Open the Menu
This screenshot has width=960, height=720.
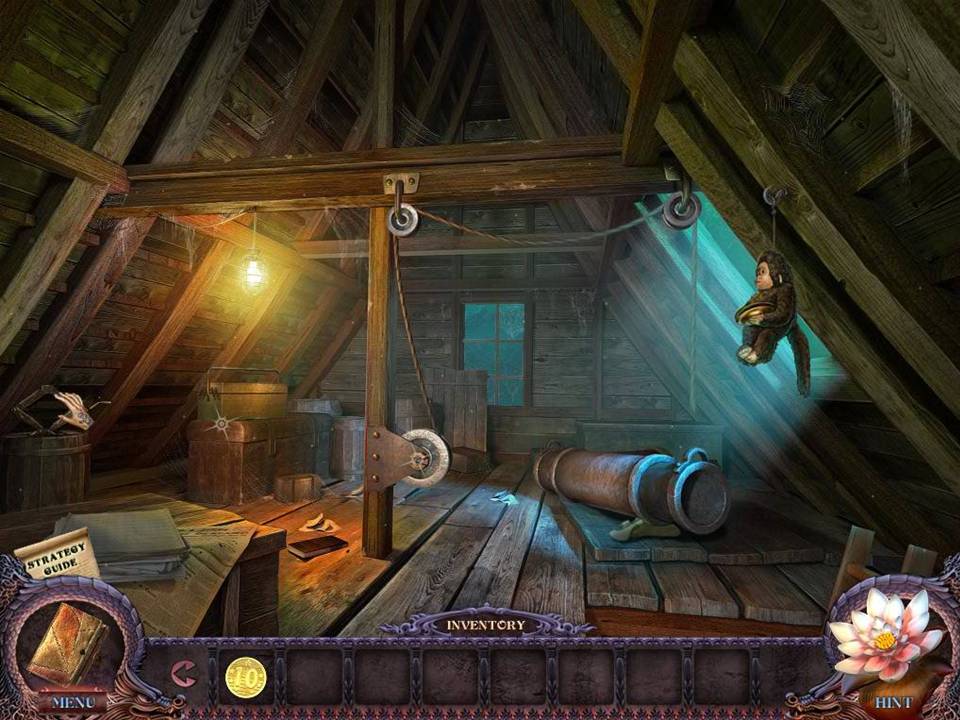[x=72, y=702]
